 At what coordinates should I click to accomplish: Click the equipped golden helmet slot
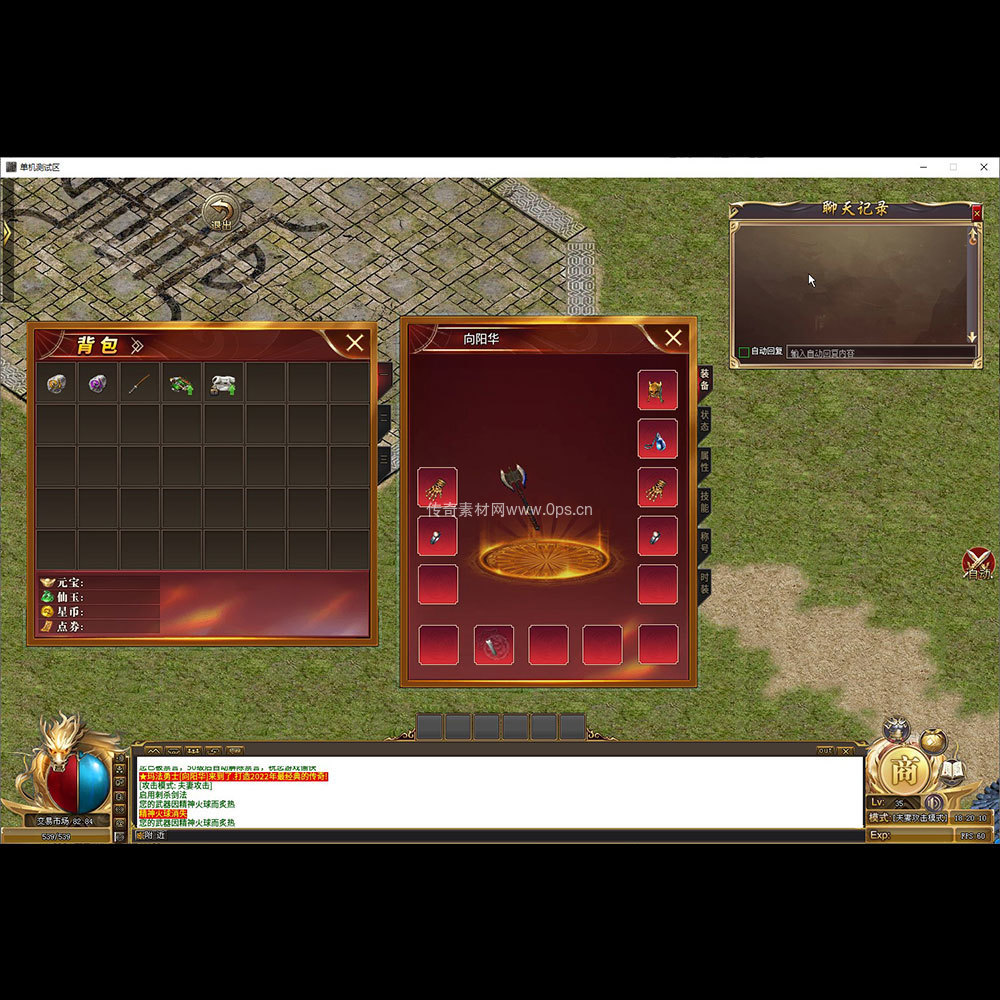pos(657,390)
